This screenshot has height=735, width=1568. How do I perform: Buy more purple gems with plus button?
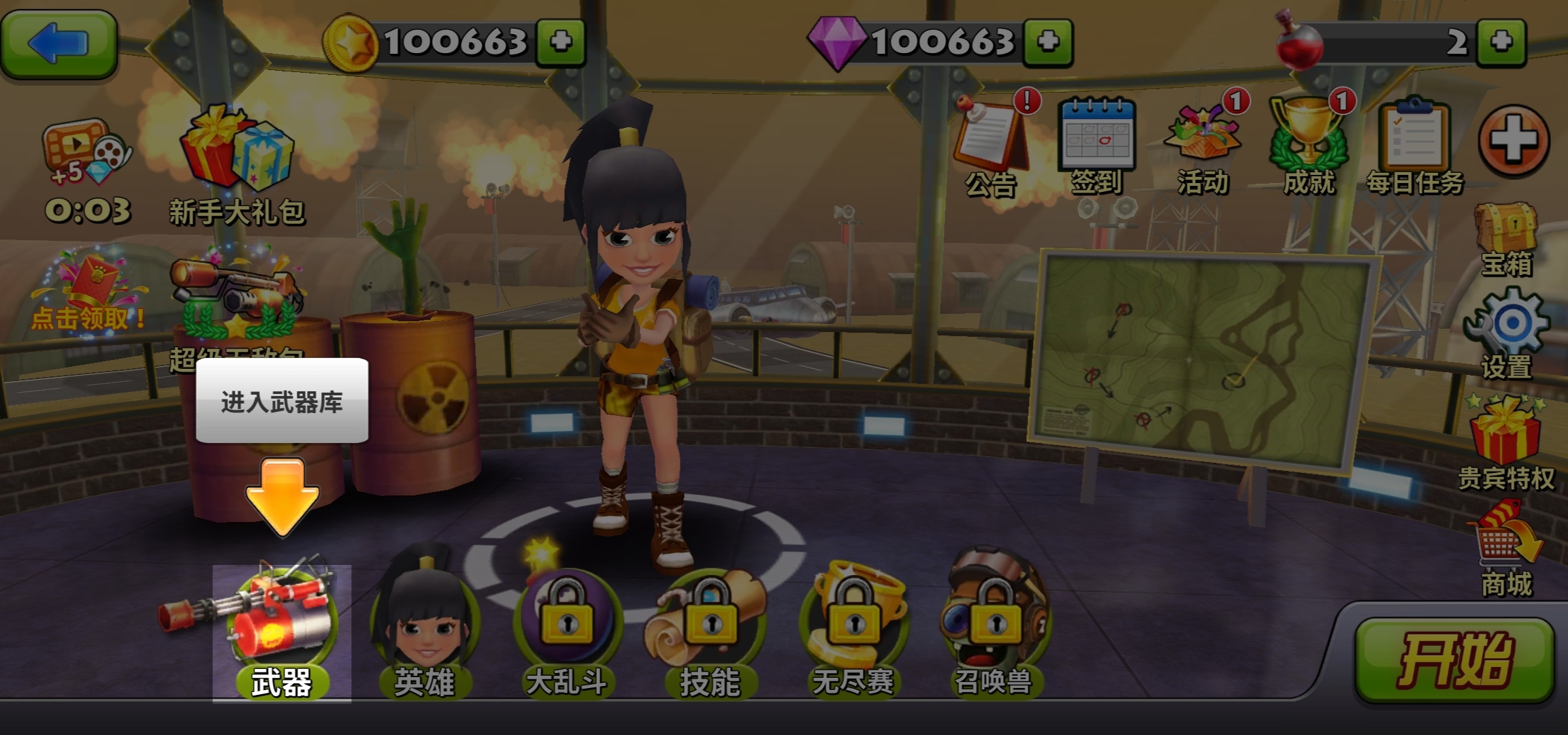pos(1048,42)
